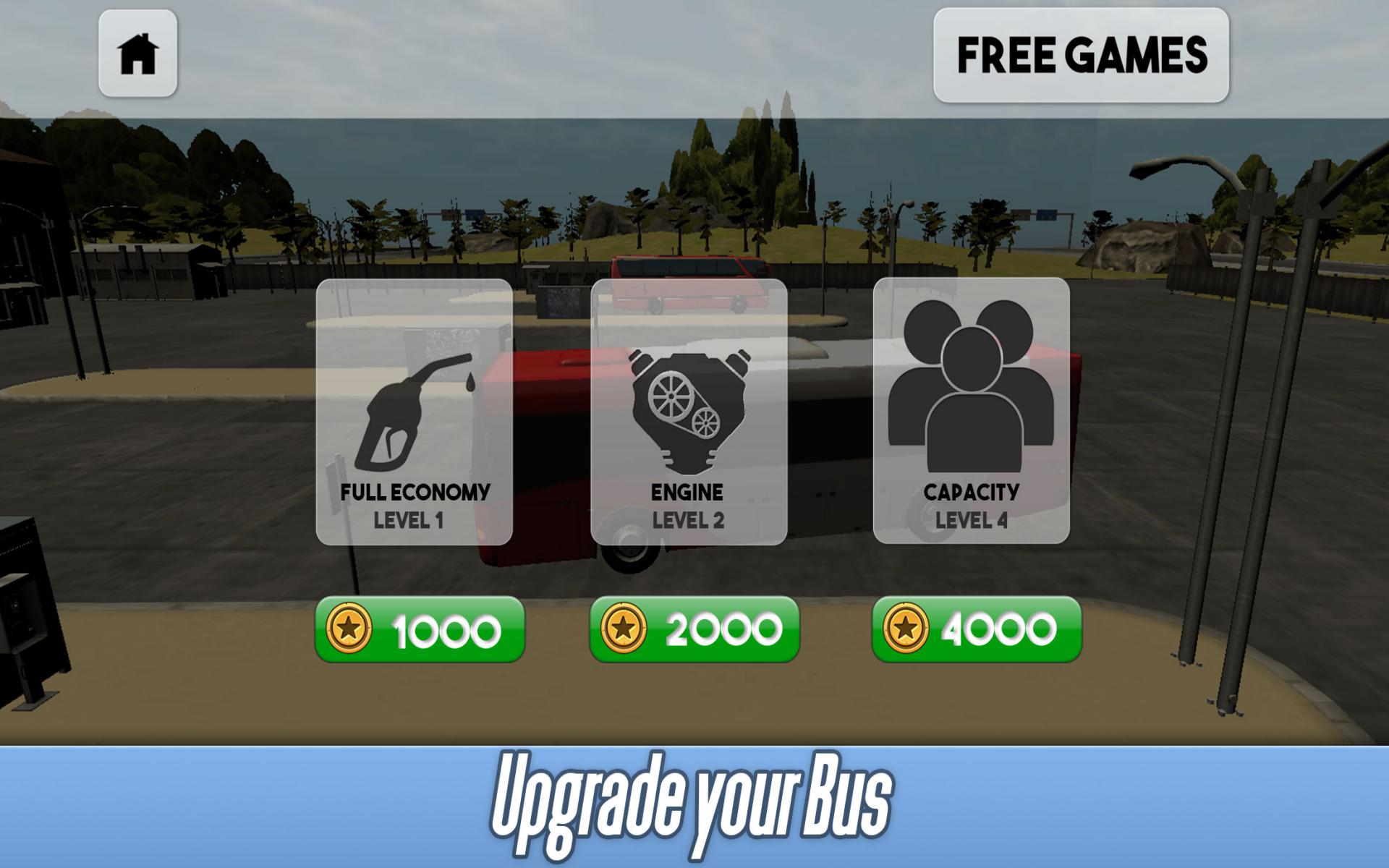1389x868 pixels.
Task: Select the Engine Level 2 label
Action: [x=686, y=504]
